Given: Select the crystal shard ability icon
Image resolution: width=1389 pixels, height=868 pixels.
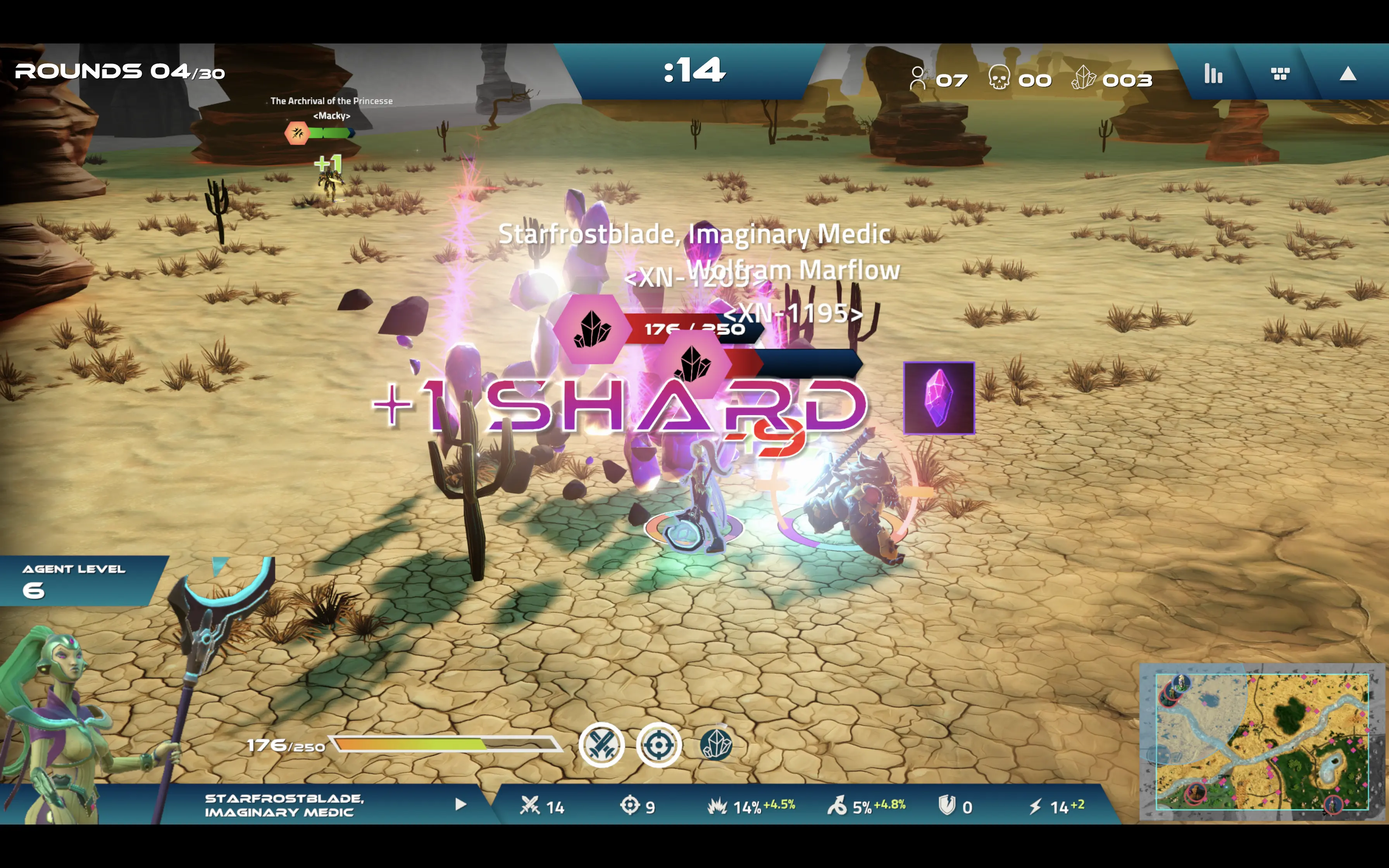Looking at the screenshot, I should 716,745.
